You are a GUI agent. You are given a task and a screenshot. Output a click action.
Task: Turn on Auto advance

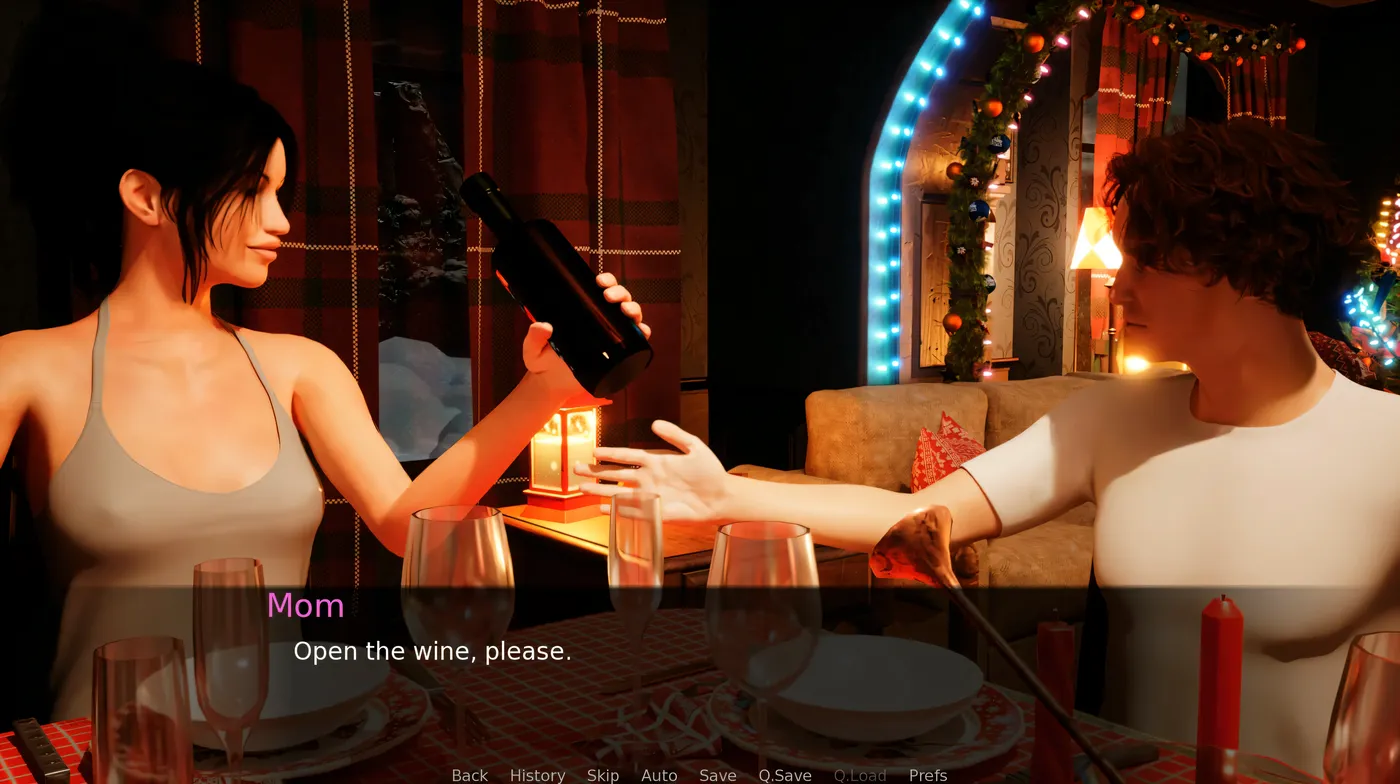coord(659,775)
